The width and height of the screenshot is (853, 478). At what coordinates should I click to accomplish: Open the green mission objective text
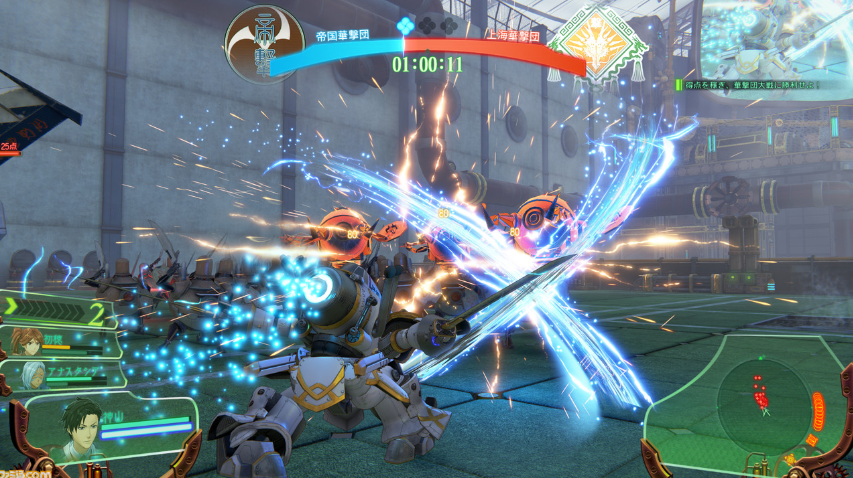click(x=750, y=86)
